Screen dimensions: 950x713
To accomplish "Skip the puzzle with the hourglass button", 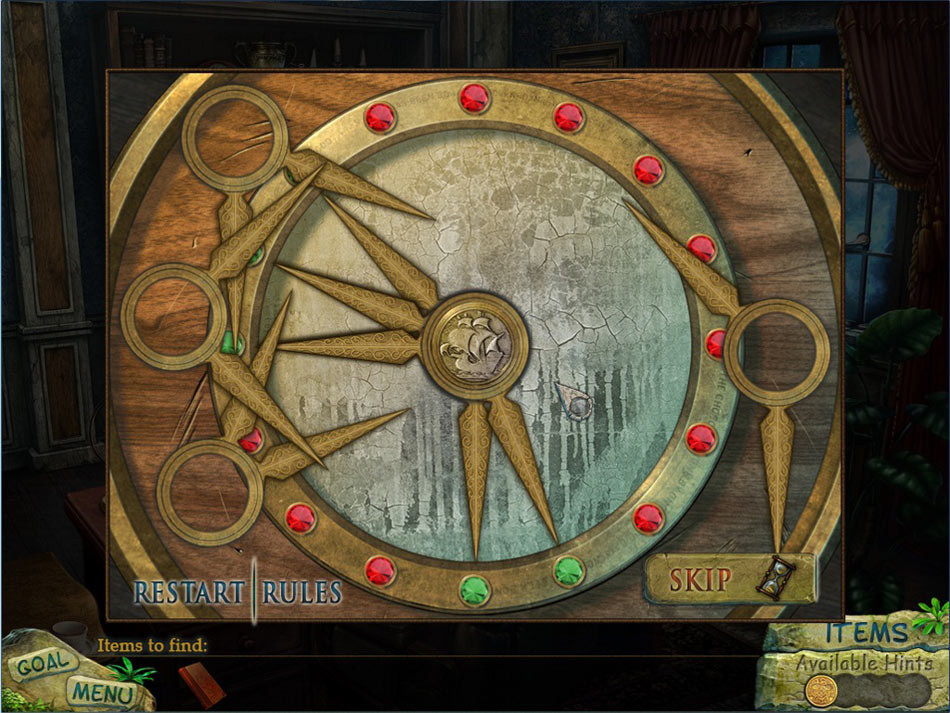I will [x=729, y=578].
